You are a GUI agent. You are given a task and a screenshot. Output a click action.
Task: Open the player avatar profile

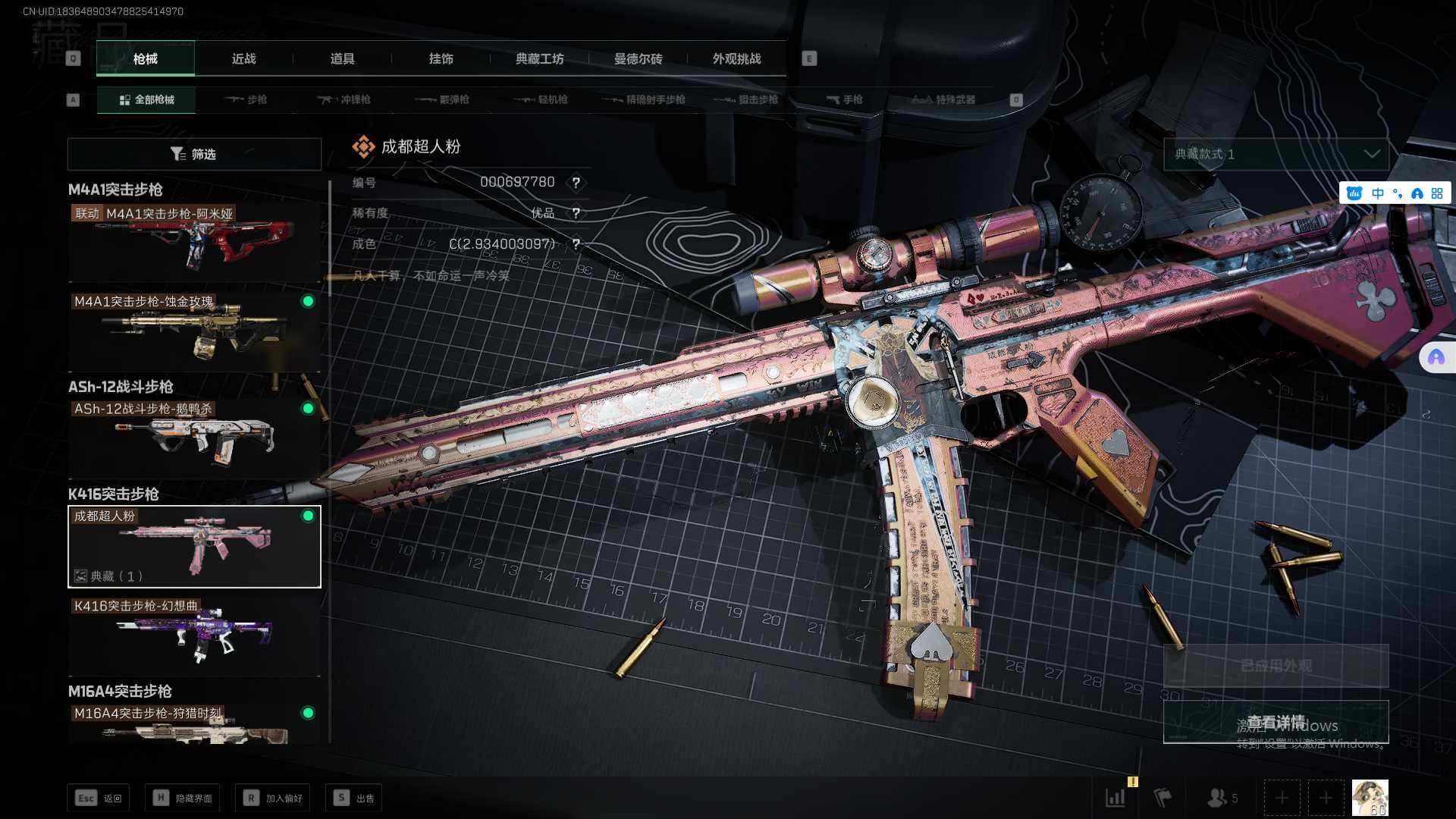coord(1370,798)
